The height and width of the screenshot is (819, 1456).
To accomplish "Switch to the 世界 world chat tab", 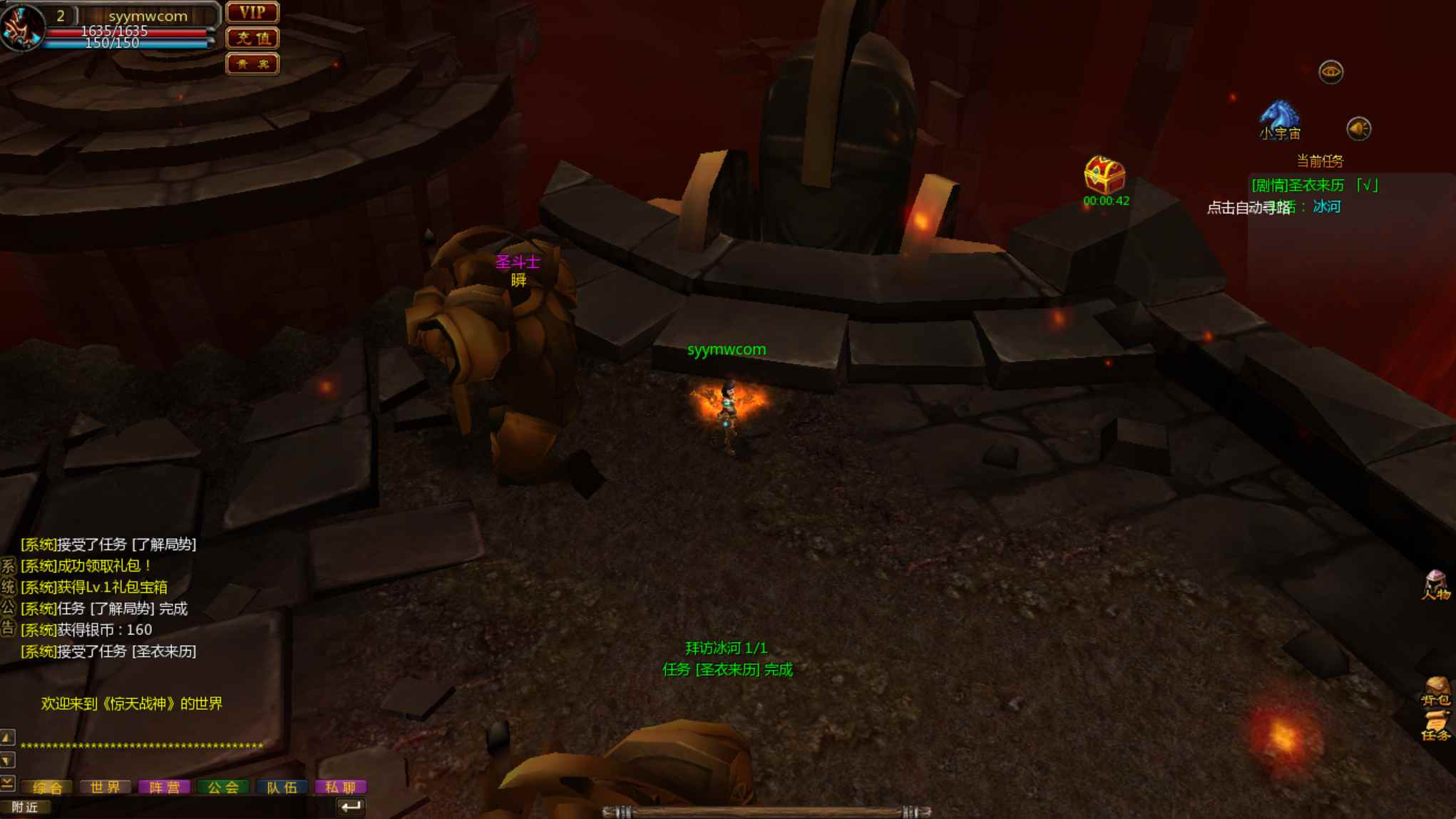I will (x=106, y=787).
